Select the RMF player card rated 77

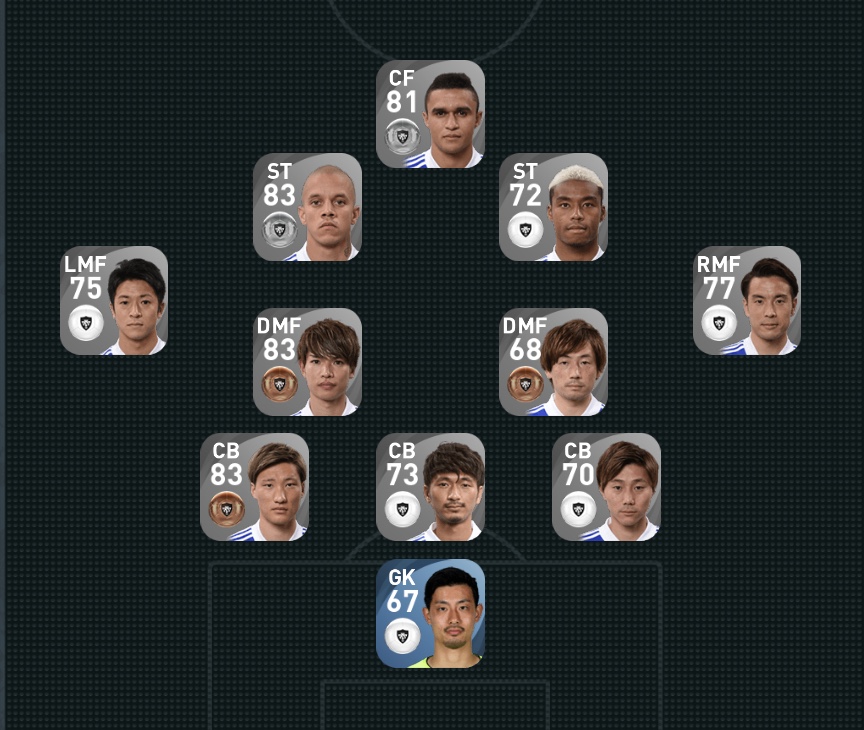click(x=747, y=300)
